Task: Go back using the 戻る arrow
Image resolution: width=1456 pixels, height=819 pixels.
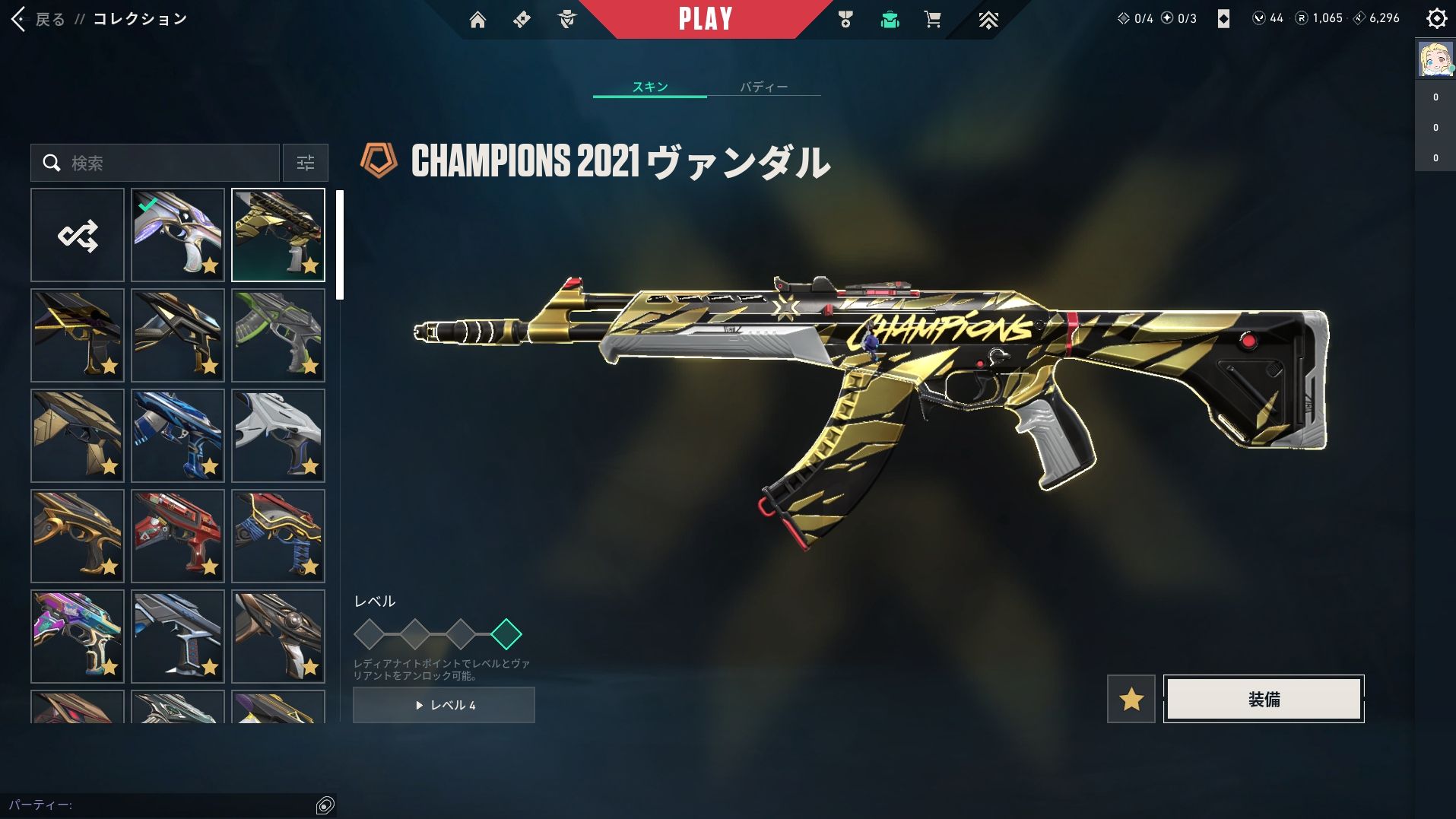Action: (20, 19)
